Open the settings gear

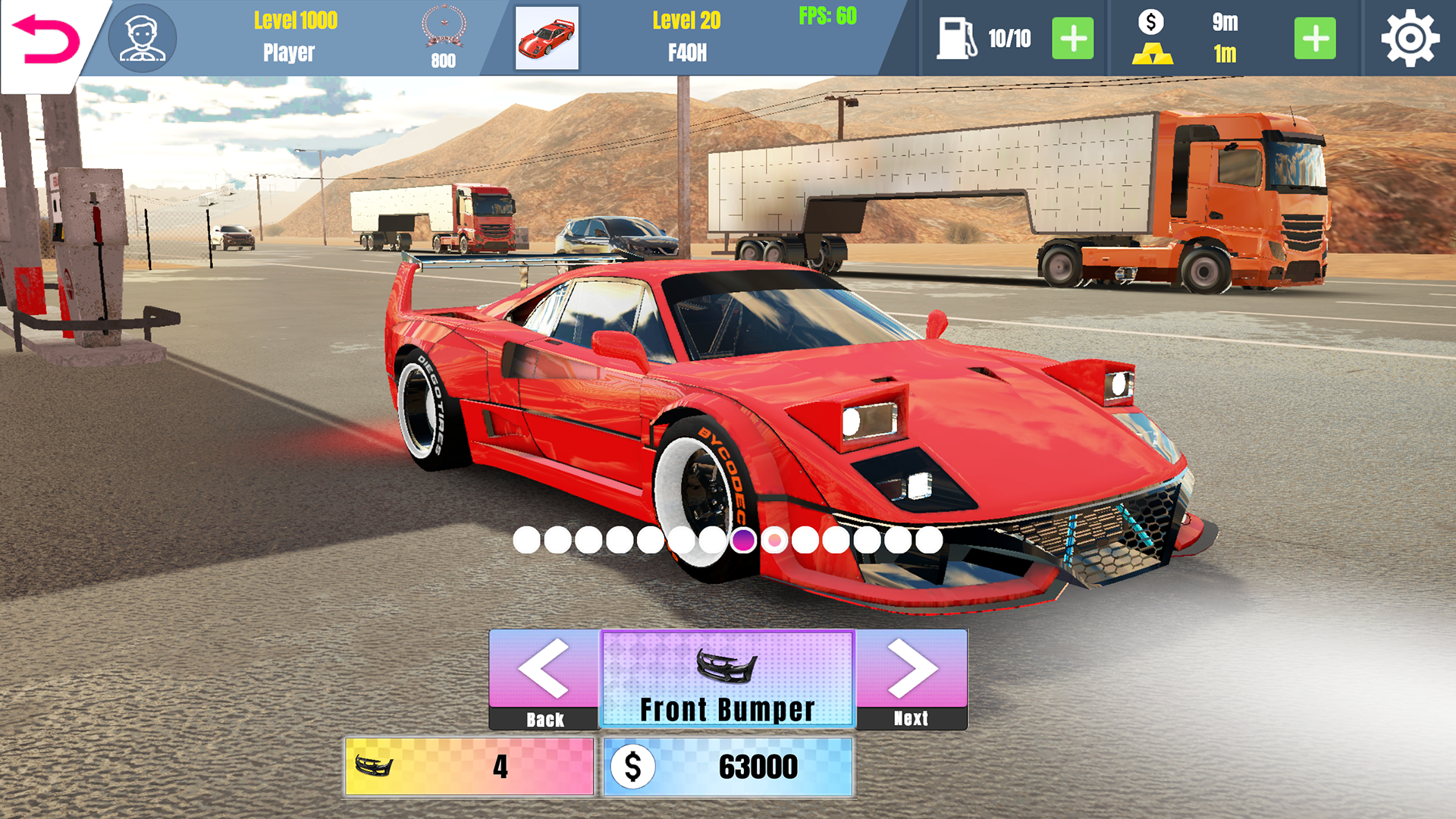pyautogui.click(x=1410, y=38)
